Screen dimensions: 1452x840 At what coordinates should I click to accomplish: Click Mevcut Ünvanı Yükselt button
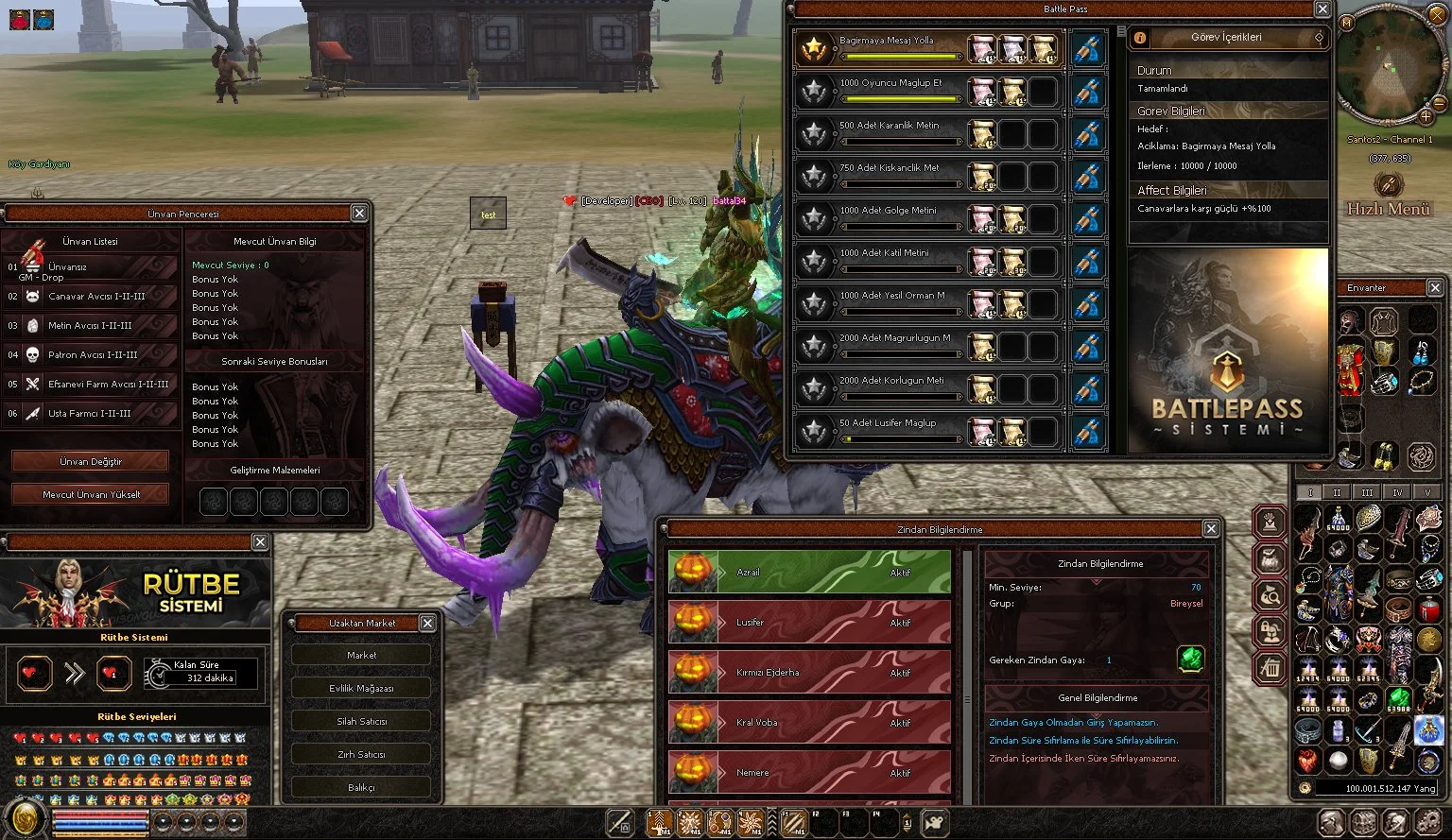tap(91, 494)
